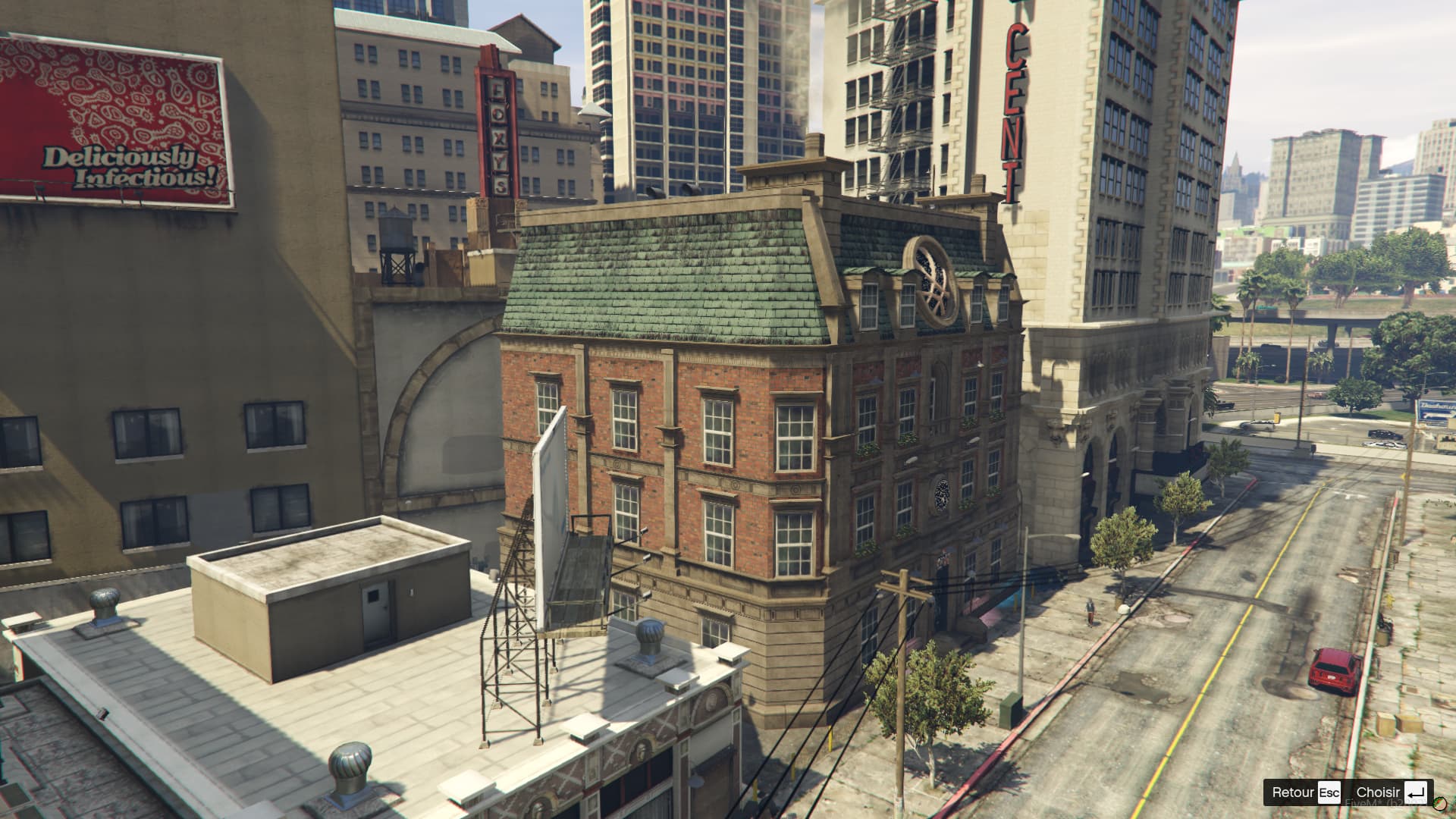Click the Retour button
This screenshot has width=1456, height=819.
pyautogui.click(x=1294, y=792)
